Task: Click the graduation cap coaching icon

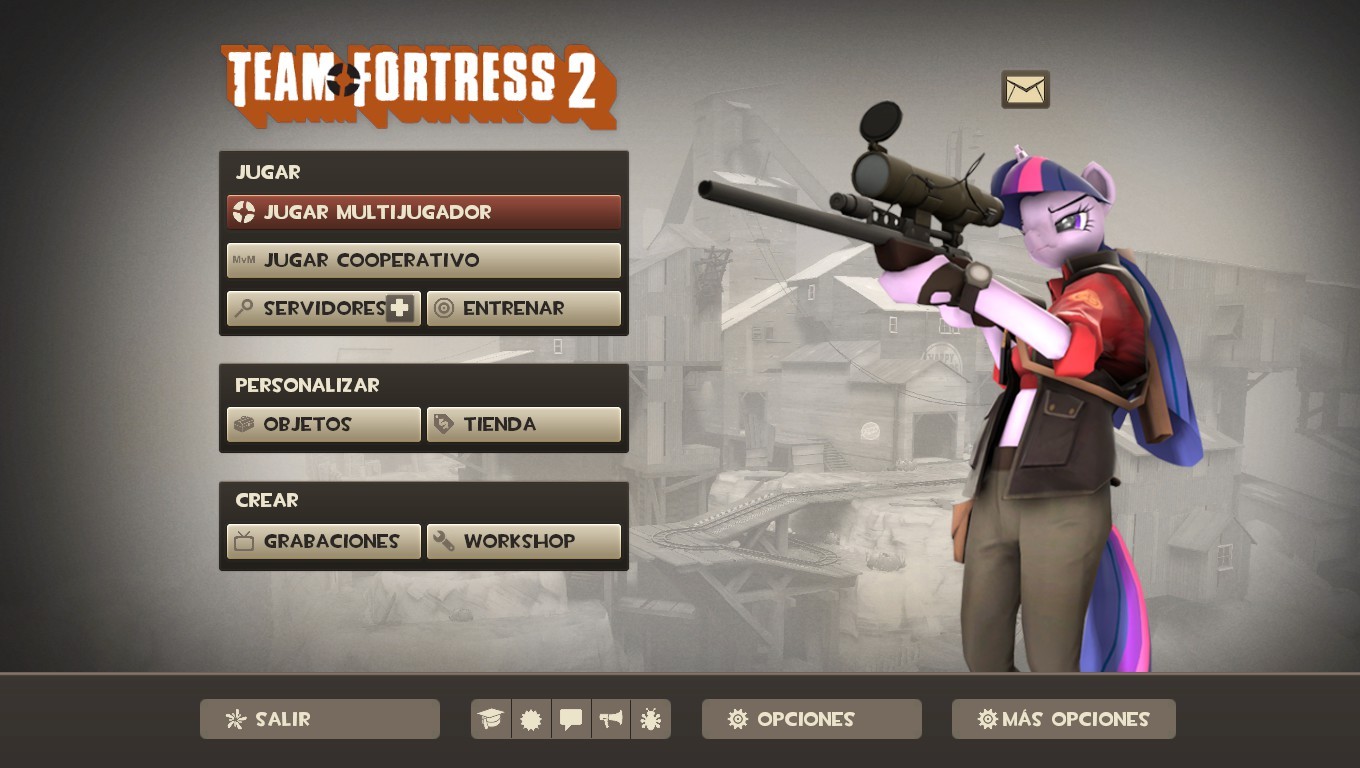Action: tap(491, 718)
